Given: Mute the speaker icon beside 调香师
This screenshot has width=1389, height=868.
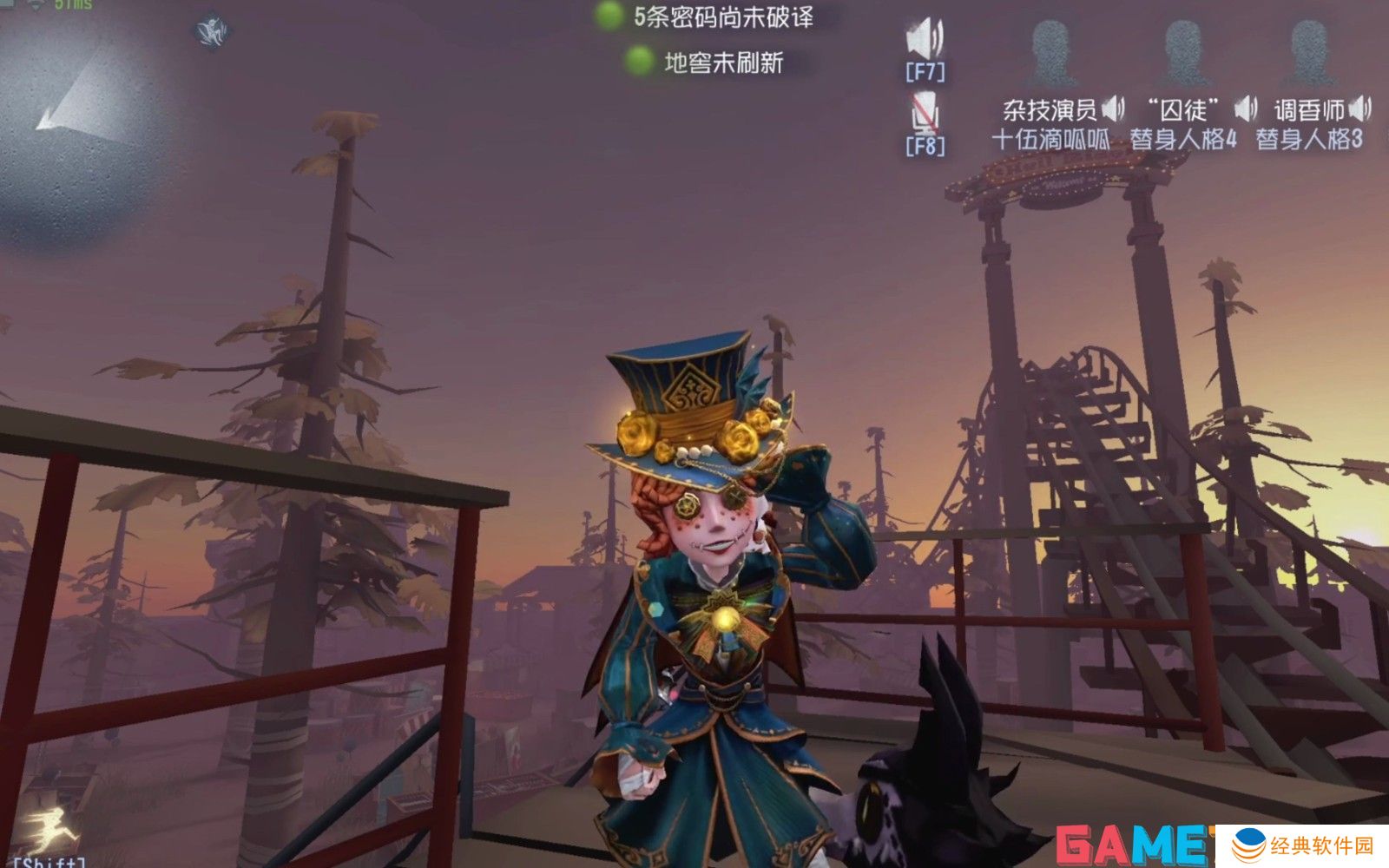Looking at the screenshot, I should [x=1360, y=108].
